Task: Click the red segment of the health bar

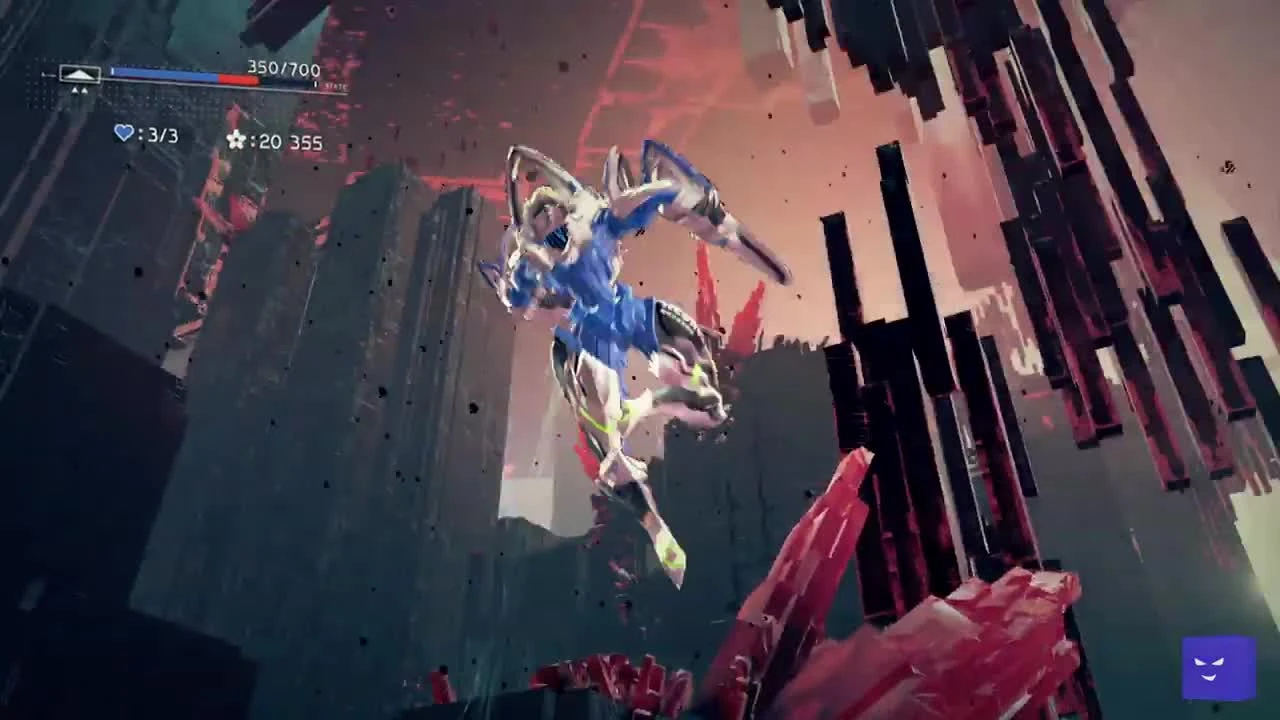Action: [x=240, y=77]
